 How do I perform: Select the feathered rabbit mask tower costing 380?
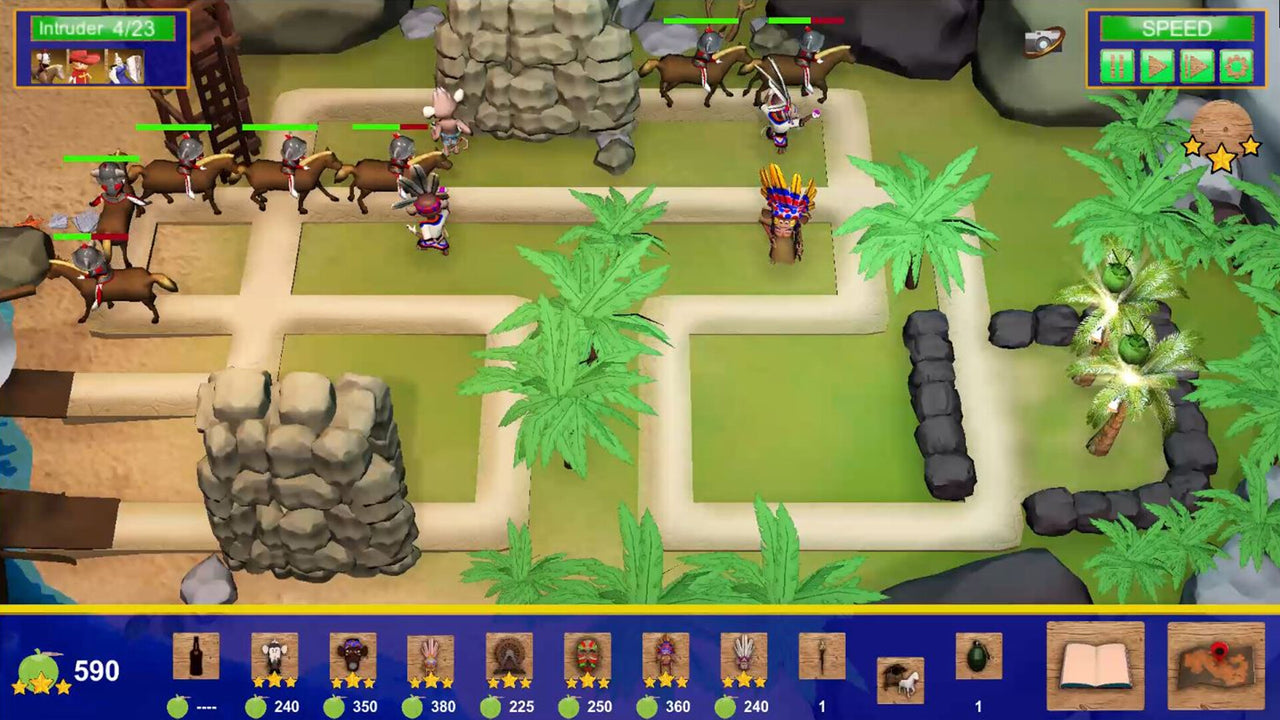(428, 655)
